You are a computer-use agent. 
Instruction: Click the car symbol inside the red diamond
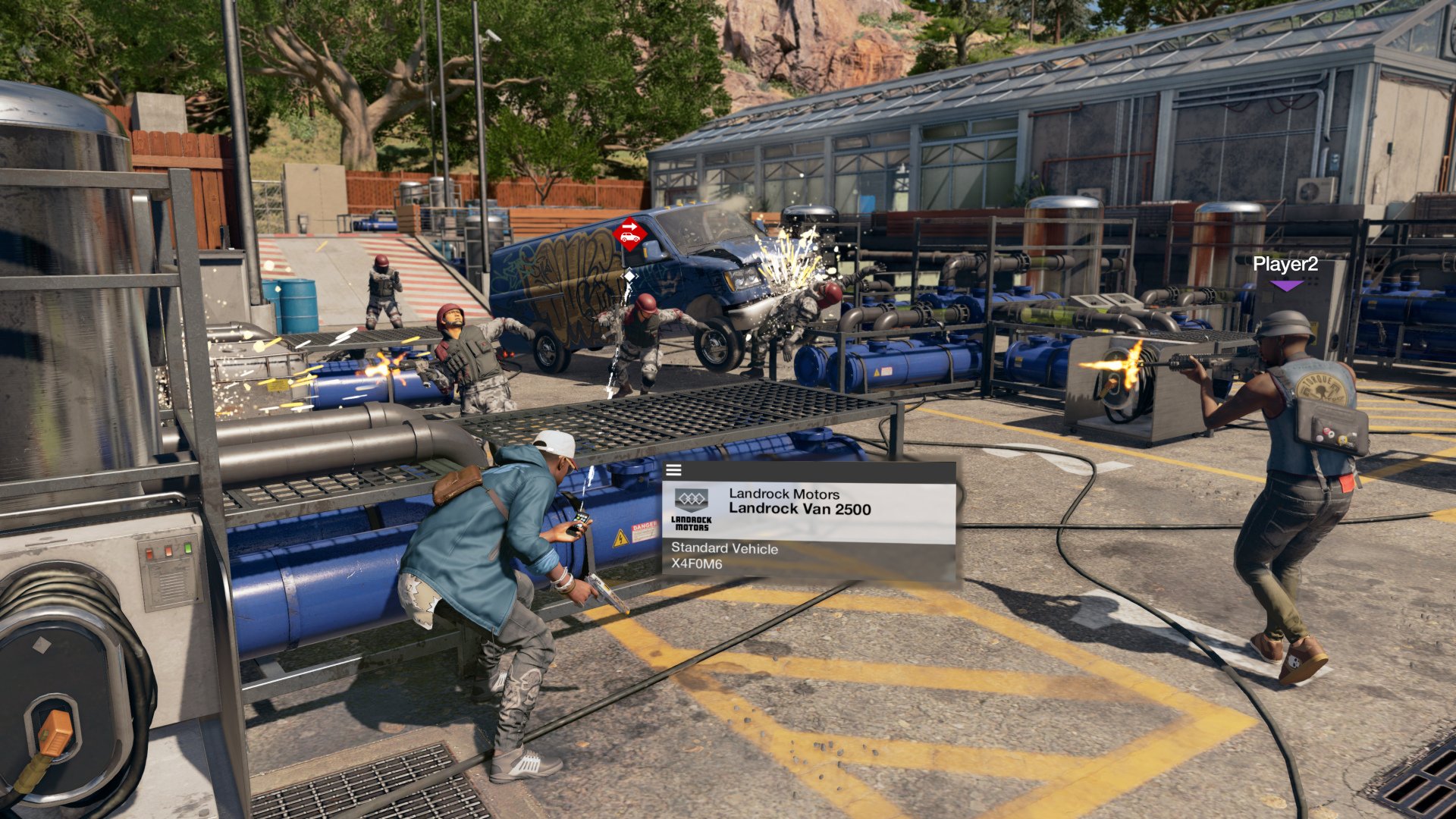630,237
